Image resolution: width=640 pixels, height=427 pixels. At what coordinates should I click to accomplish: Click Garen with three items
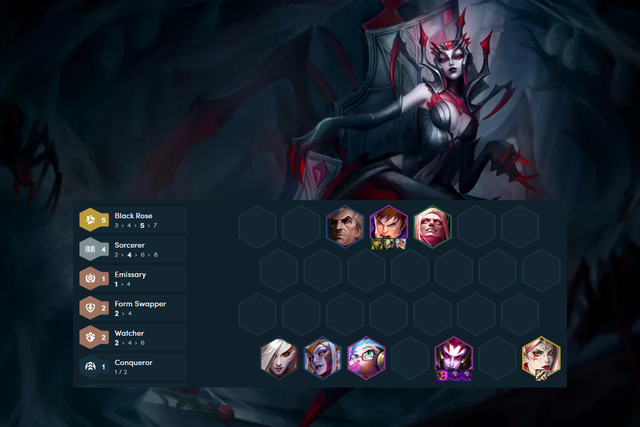click(x=388, y=226)
